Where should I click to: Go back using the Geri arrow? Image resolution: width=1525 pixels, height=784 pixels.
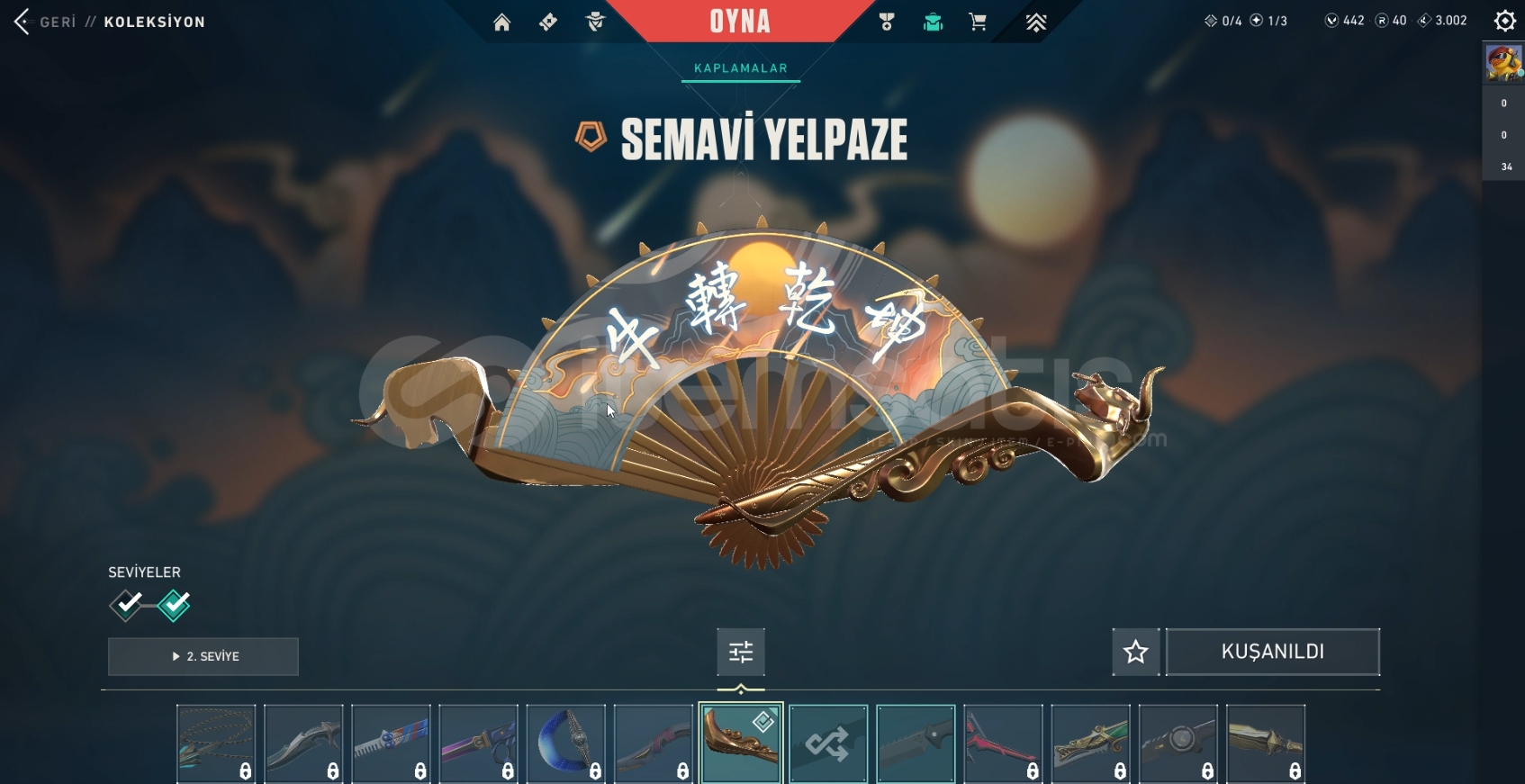(x=23, y=22)
